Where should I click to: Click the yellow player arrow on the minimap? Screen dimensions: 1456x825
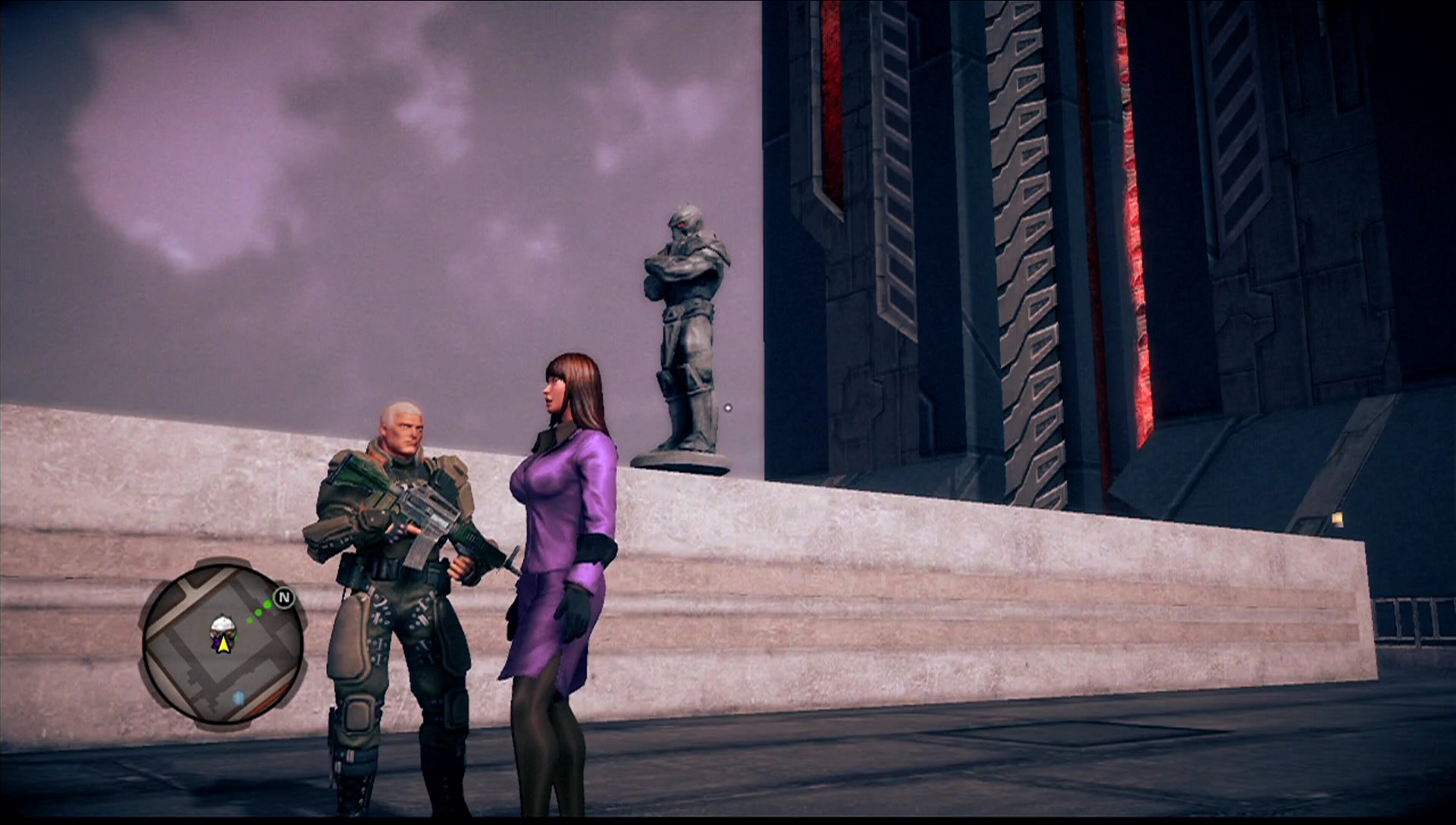coord(224,645)
